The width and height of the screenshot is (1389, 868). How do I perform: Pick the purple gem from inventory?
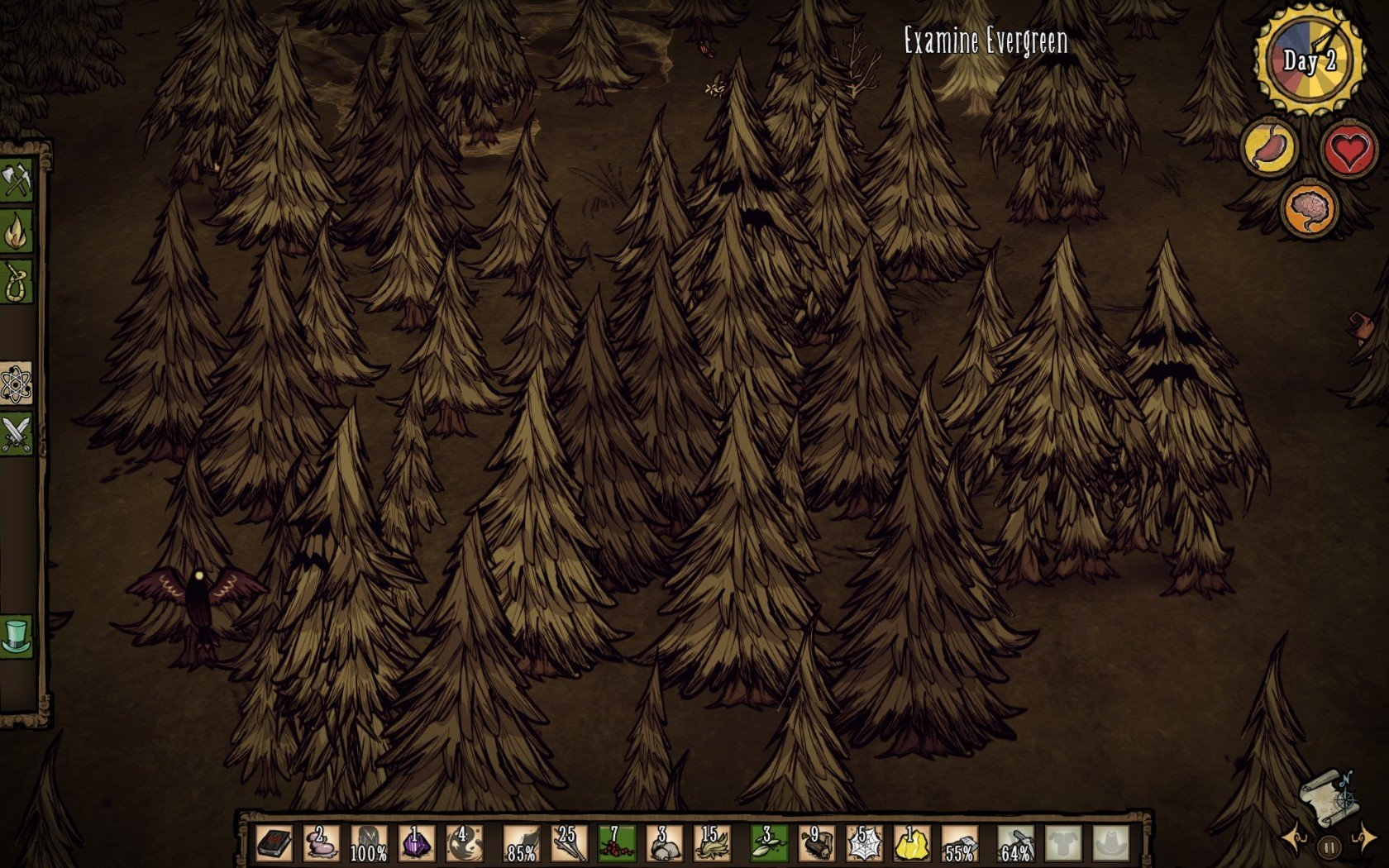[417, 843]
